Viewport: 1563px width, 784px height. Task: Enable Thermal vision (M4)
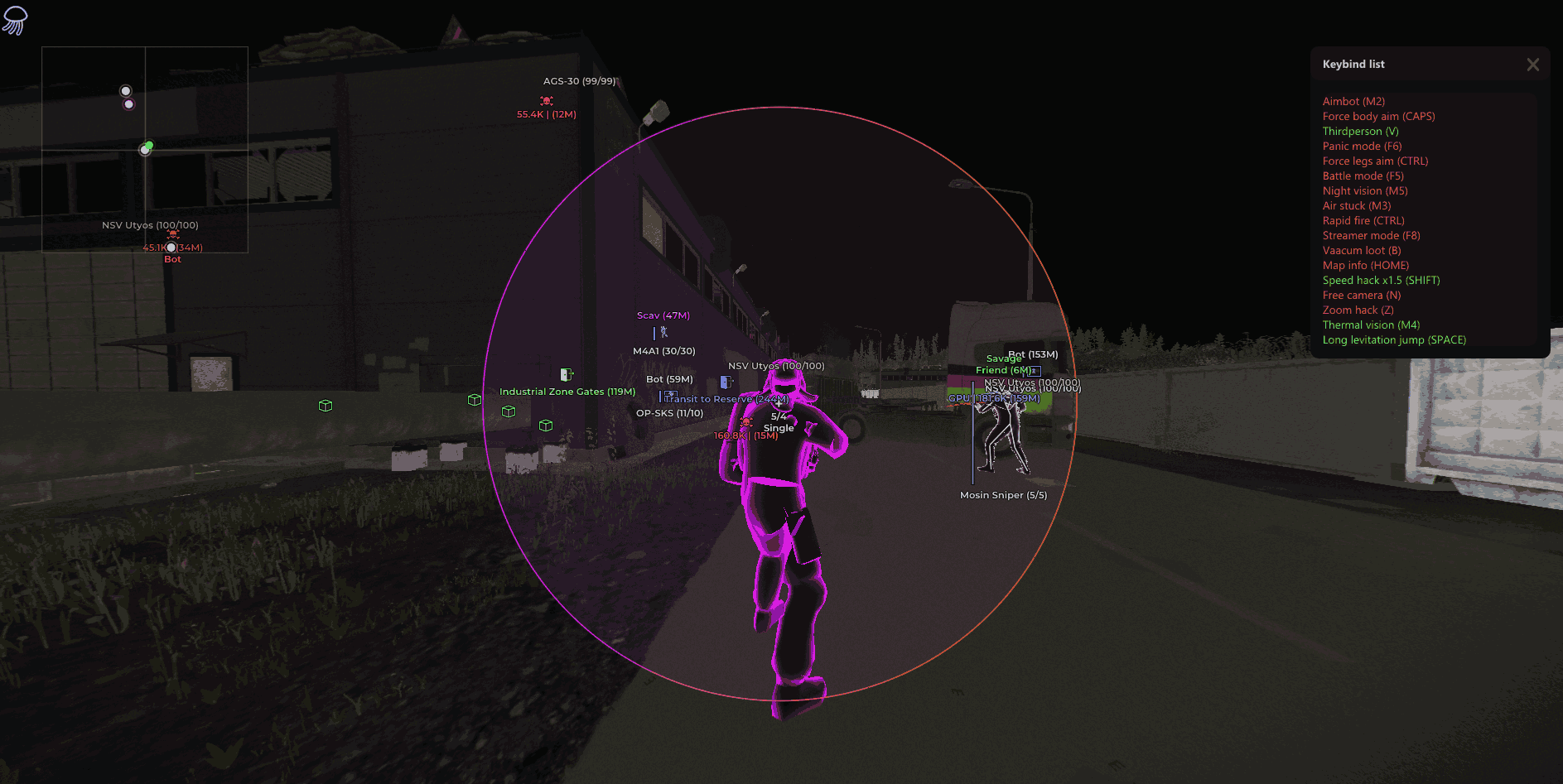1371,325
